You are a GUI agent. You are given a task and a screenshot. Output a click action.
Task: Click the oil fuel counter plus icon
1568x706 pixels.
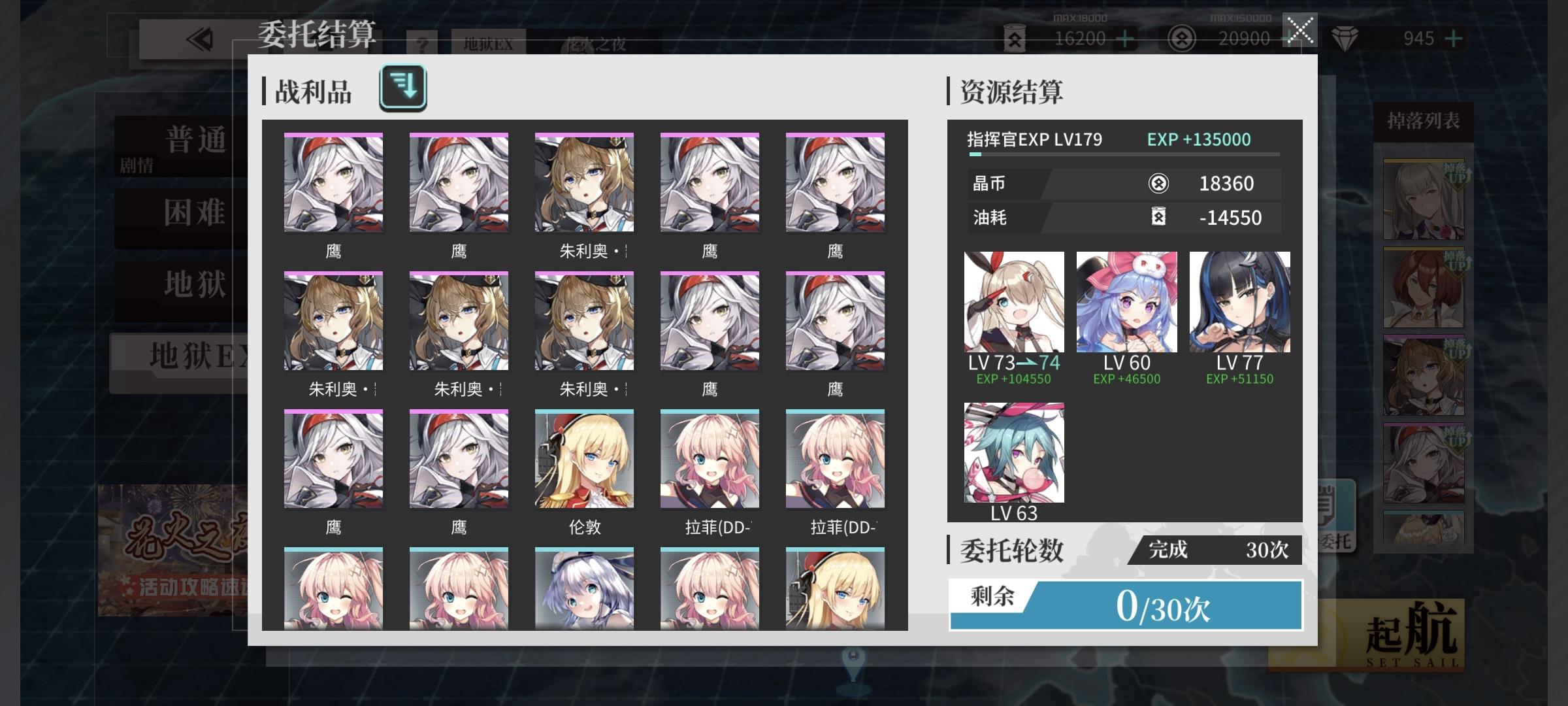[1125, 39]
